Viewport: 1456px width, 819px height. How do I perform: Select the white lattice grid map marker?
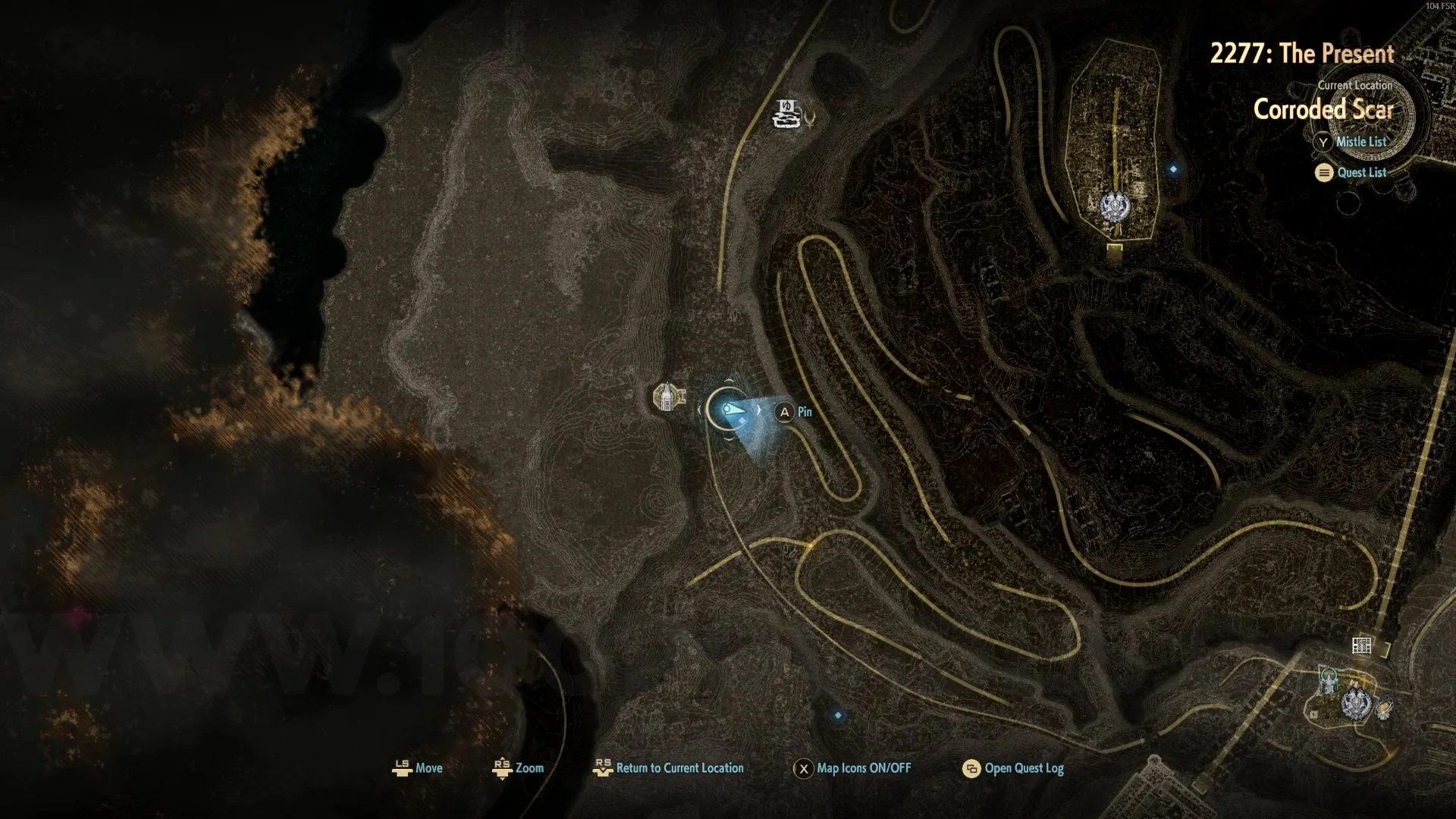pyautogui.click(x=1361, y=646)
